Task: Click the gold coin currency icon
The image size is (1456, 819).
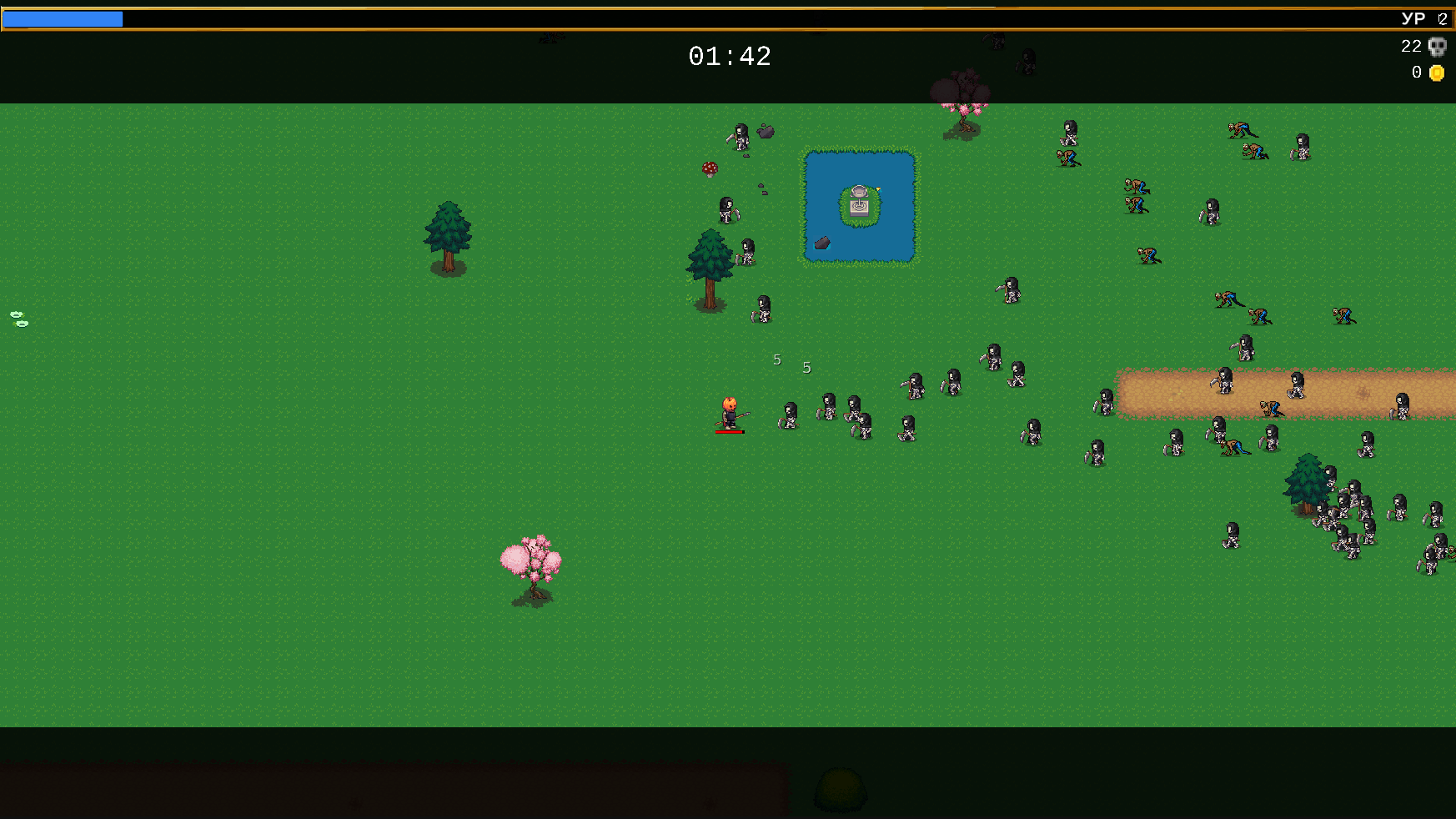Action: pyautogui.click(x=1436, y=73)
